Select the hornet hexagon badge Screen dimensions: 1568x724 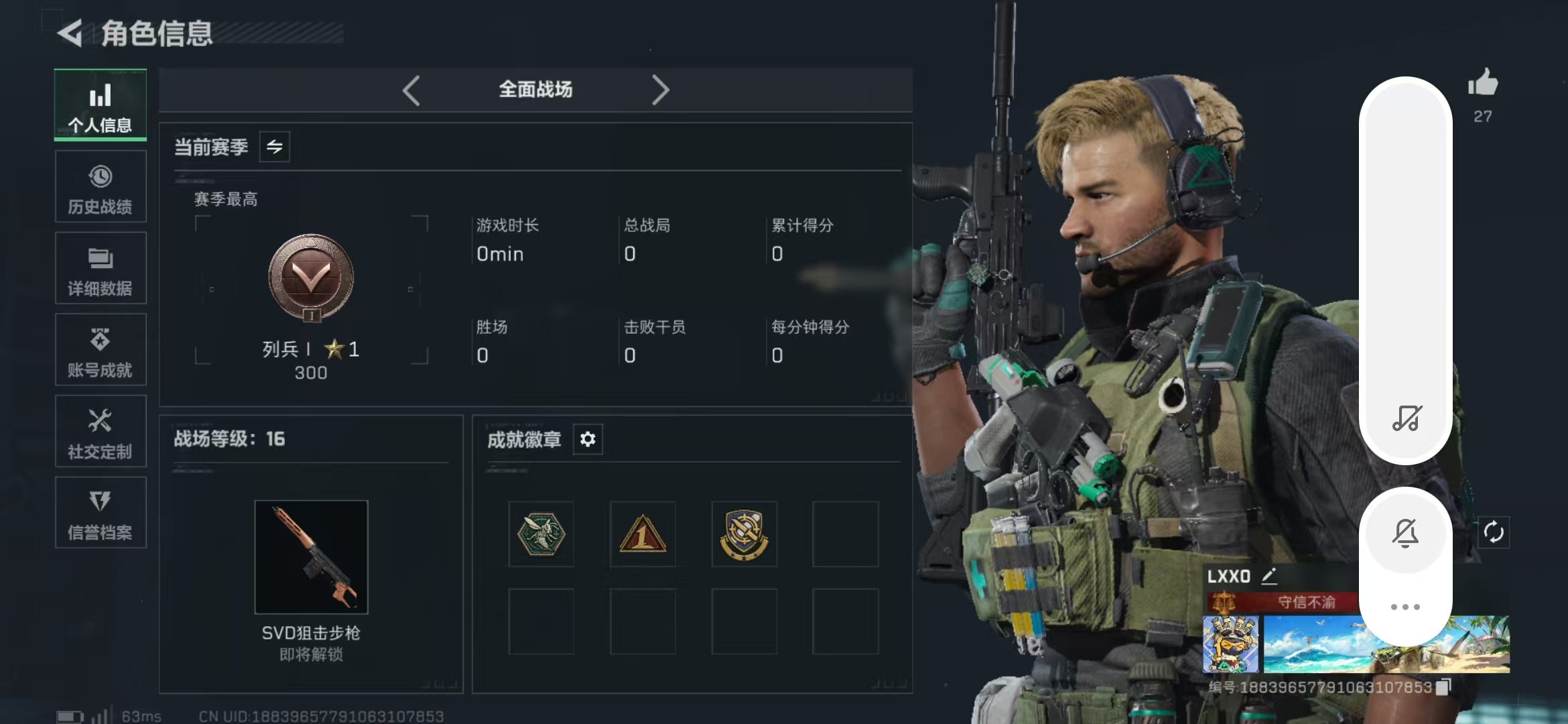click(541, 534)
